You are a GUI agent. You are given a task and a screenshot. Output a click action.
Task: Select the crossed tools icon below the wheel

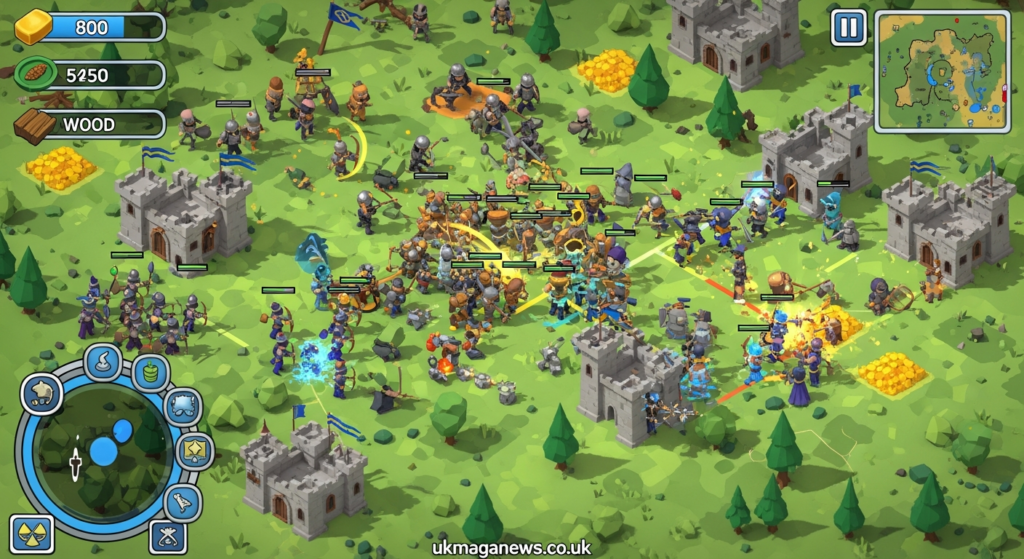[167, 536]
